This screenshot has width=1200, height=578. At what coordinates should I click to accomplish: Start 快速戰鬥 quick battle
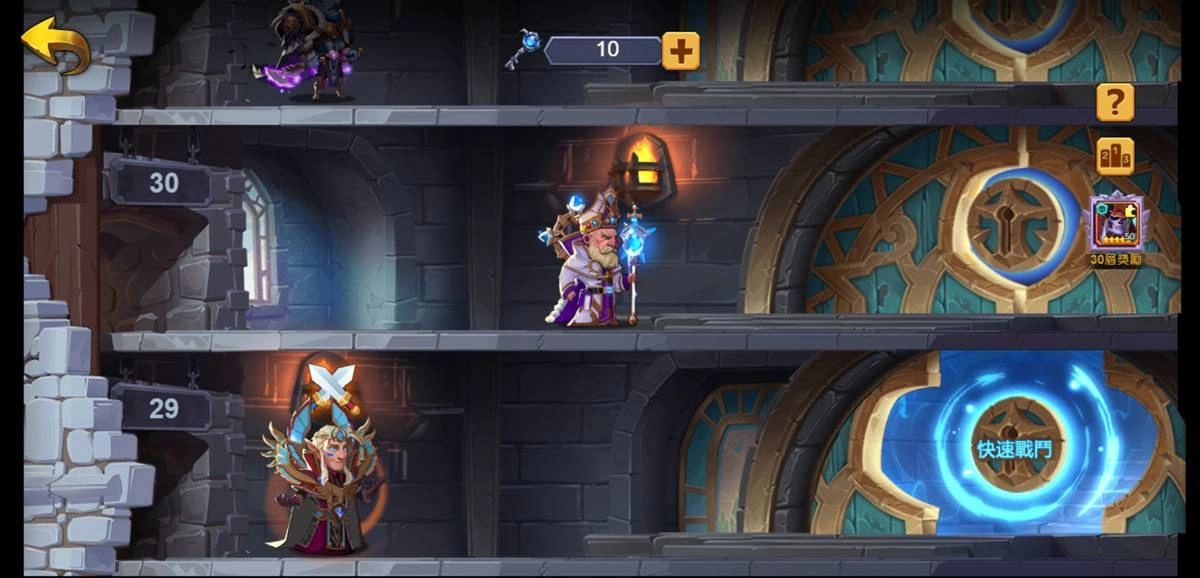(1014, 449)
